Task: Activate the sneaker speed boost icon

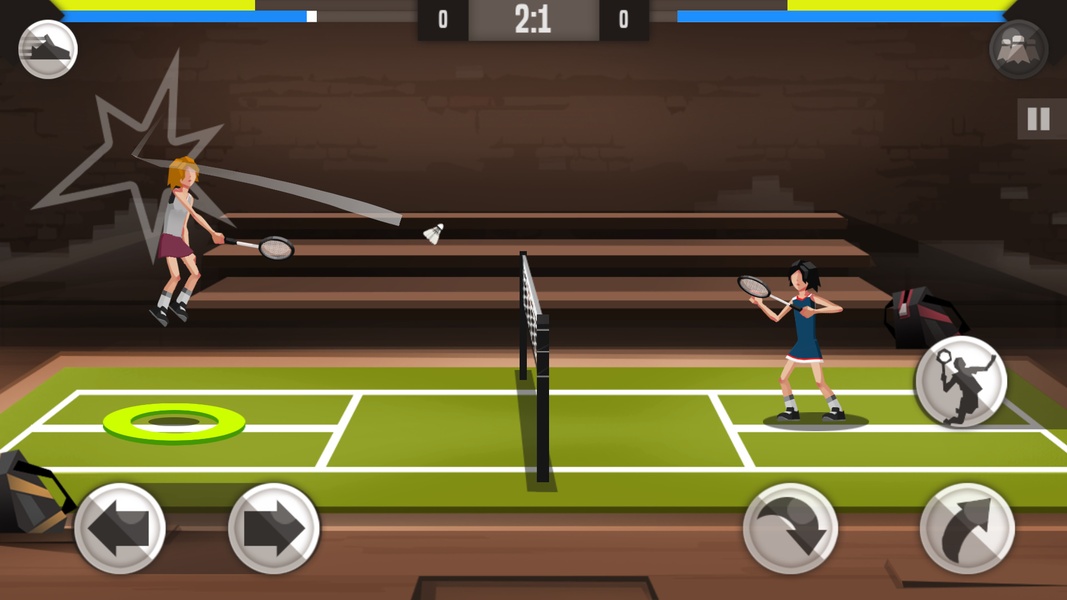Action: (x=48, y=49)
